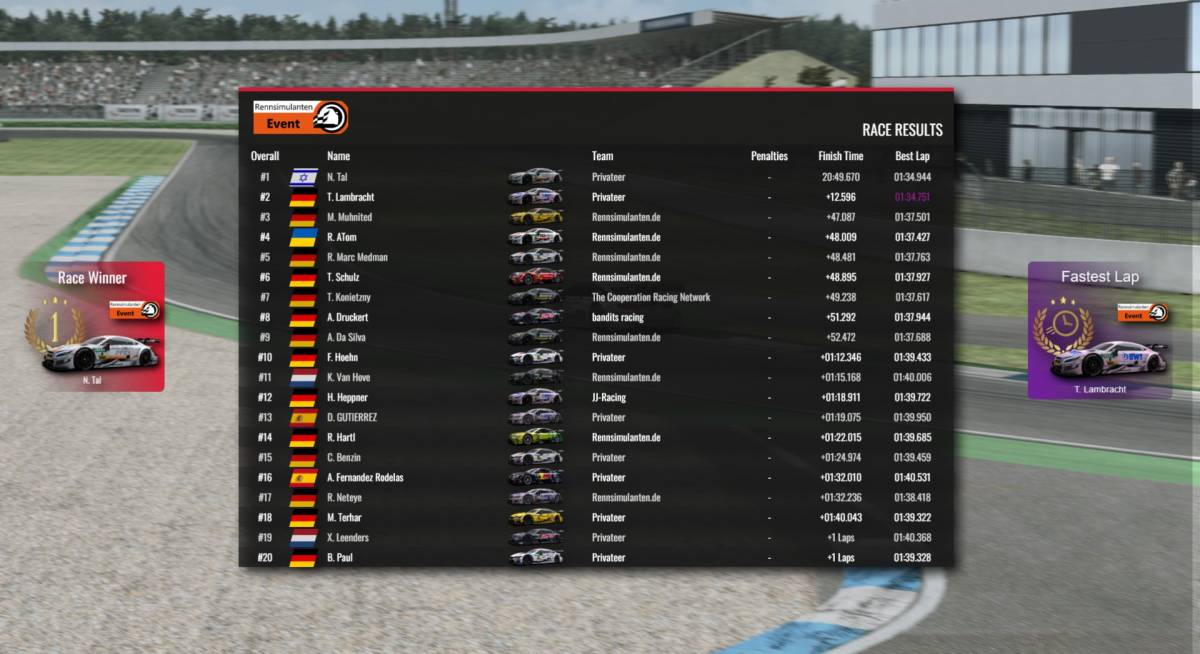Select B. Paul's last-place row
The image size is (1200, 654).
coord(595,557)
